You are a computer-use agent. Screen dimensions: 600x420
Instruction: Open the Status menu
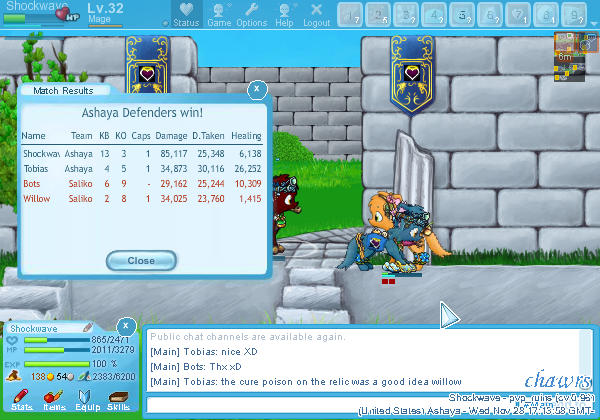coord(184,14)
